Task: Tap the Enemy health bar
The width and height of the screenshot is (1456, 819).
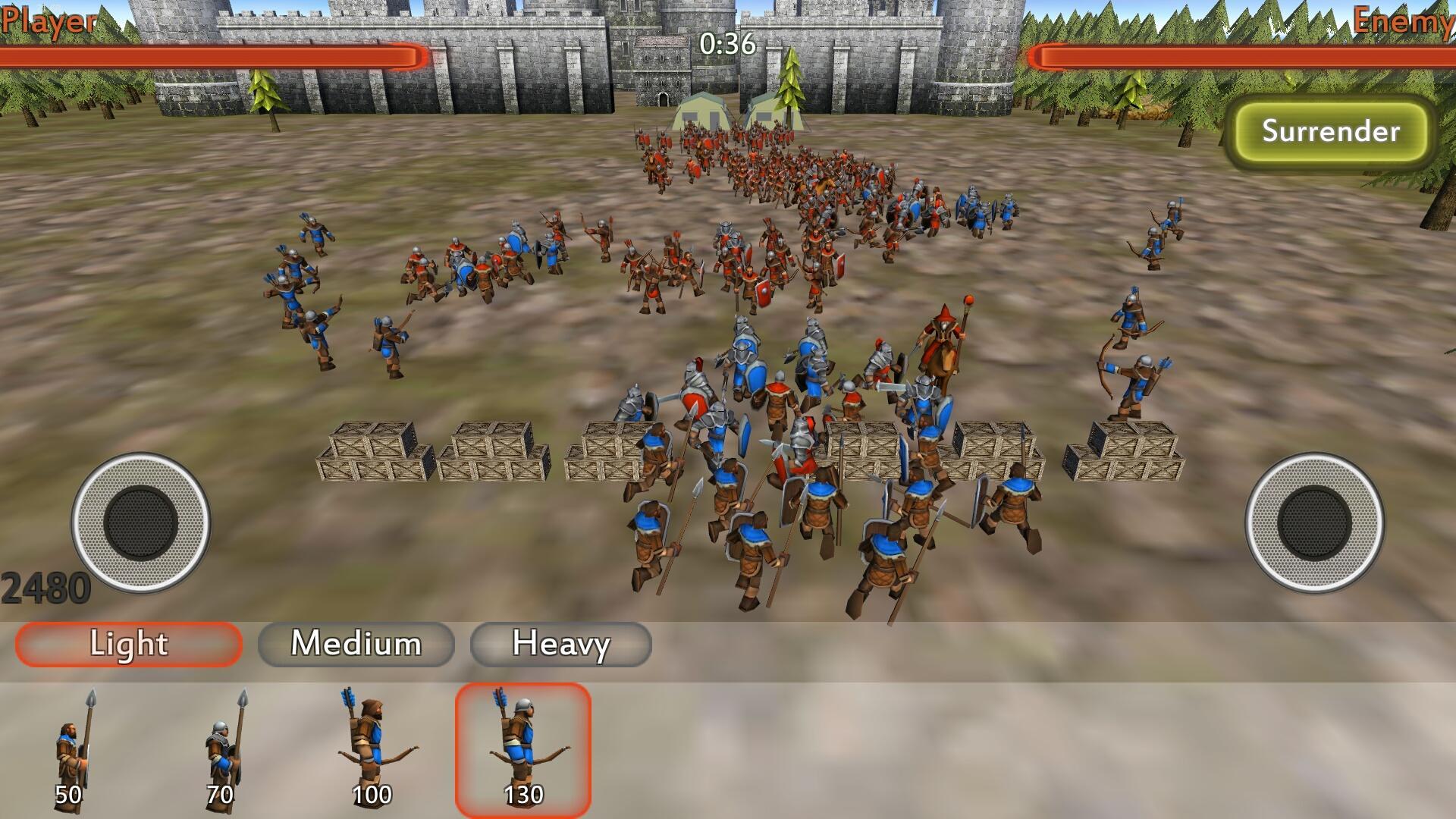Action: point(1244,55)
